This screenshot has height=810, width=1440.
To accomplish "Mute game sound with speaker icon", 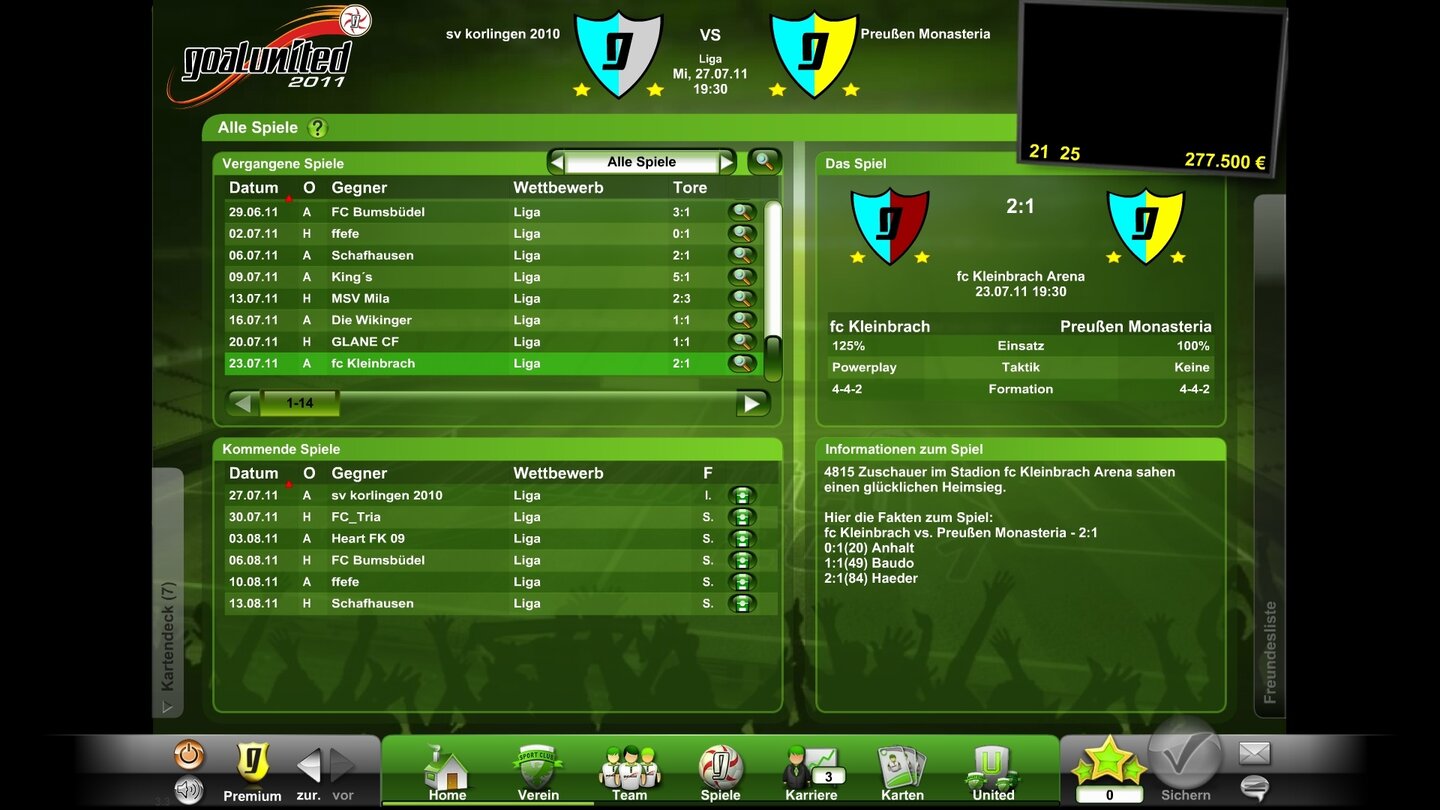I will tap(190, 789).
